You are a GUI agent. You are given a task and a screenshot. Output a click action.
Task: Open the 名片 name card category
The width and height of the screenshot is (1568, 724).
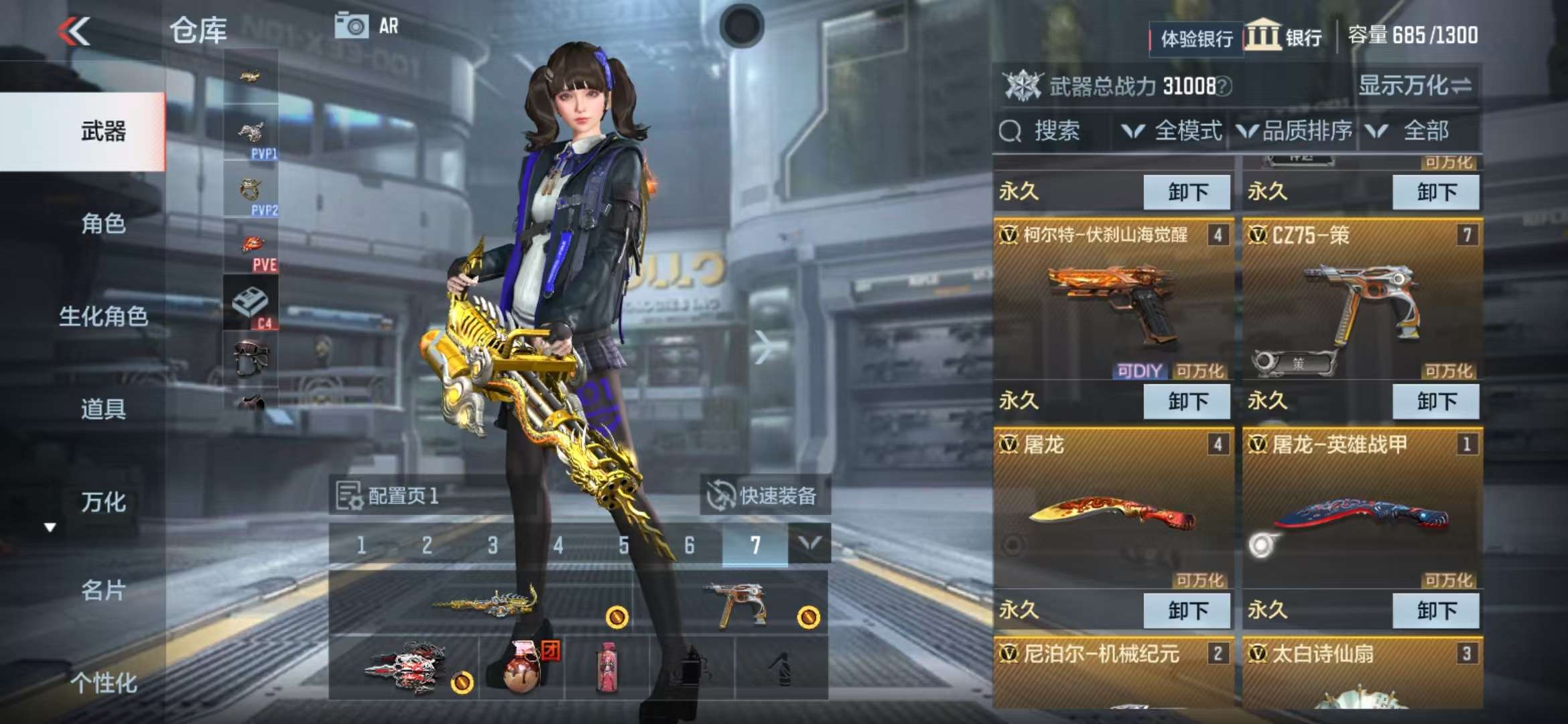[103, 591]
